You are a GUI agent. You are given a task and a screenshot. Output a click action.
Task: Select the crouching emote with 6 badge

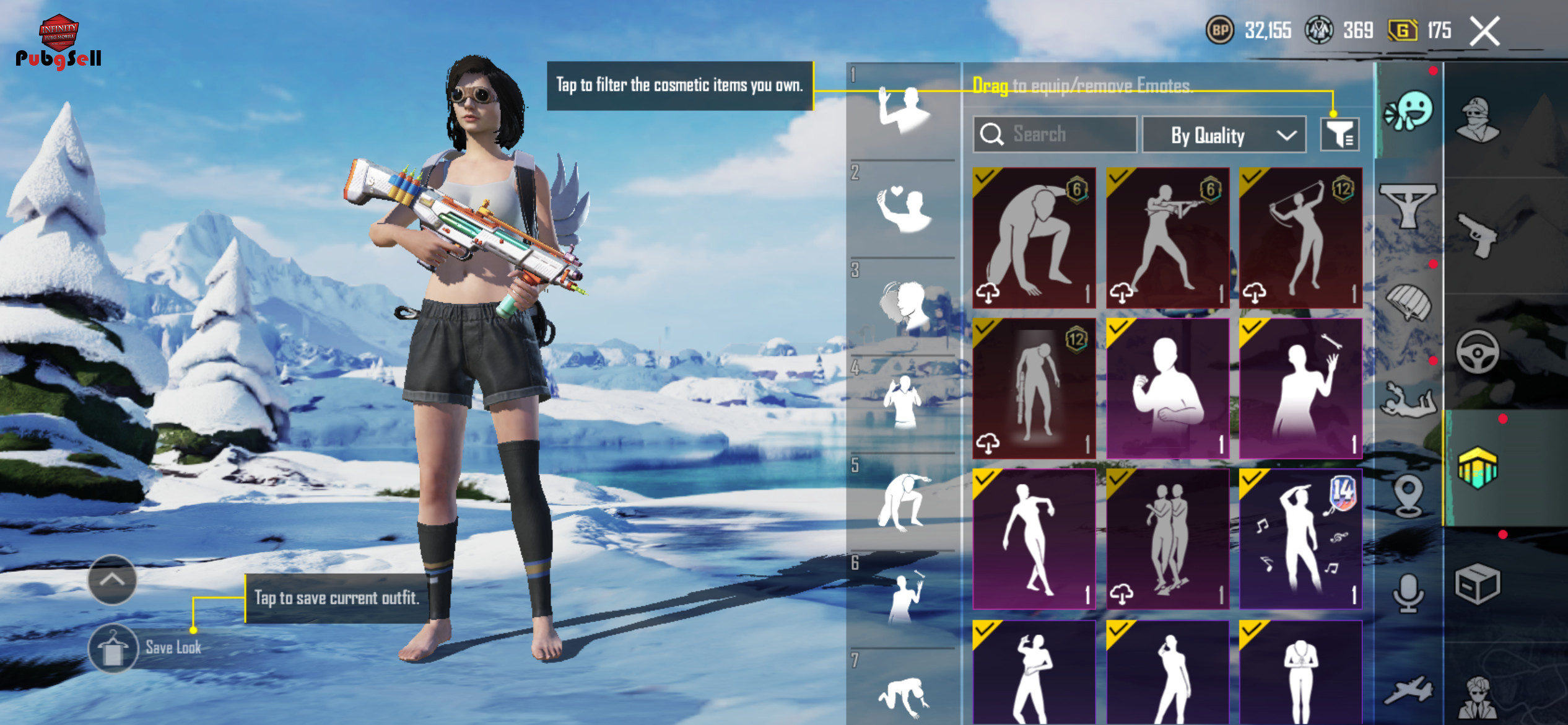pyautogui.click(x=1034, y=238)
